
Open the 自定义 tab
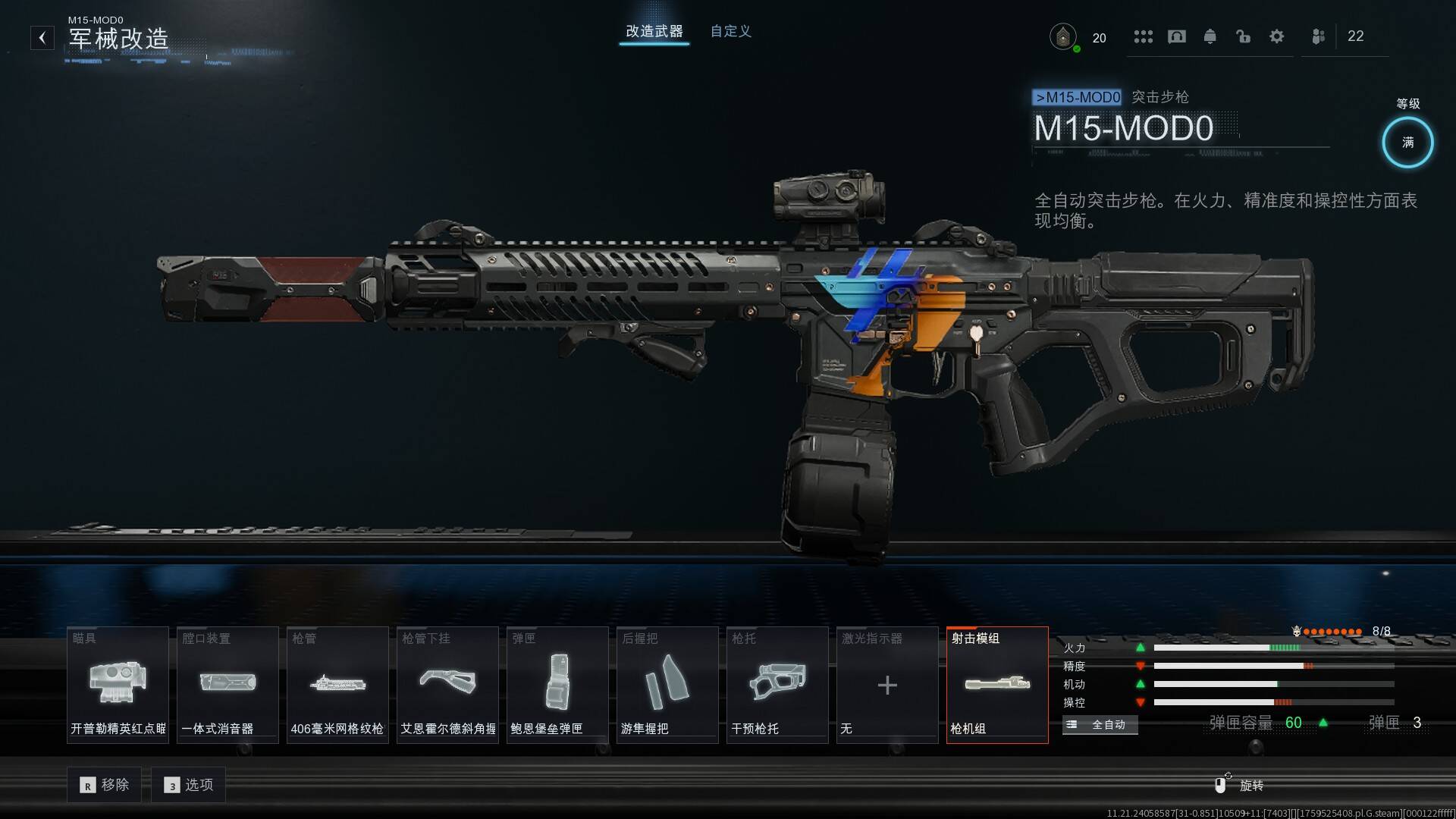(730, 32)
